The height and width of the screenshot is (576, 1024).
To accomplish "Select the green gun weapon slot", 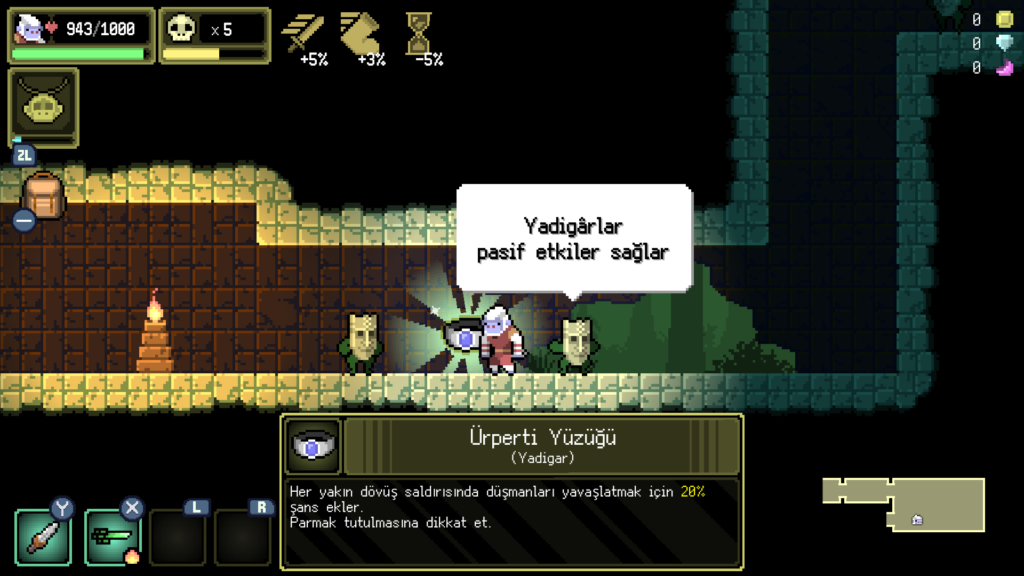I will click(110, 537).
